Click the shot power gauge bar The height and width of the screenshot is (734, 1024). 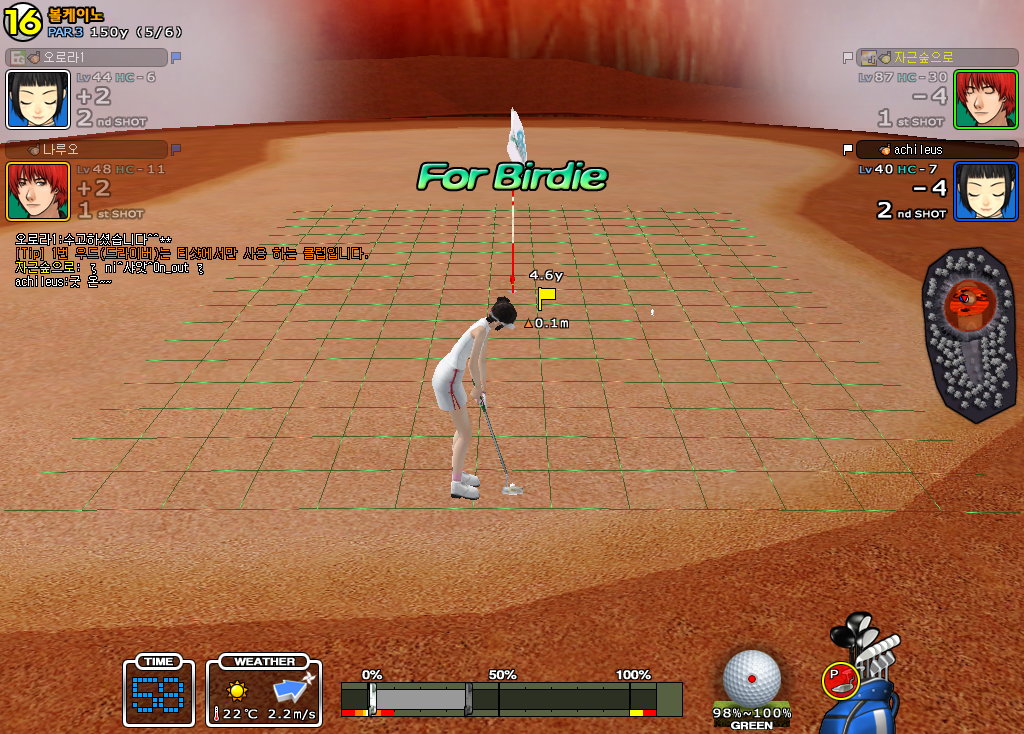tap(511, 698)
